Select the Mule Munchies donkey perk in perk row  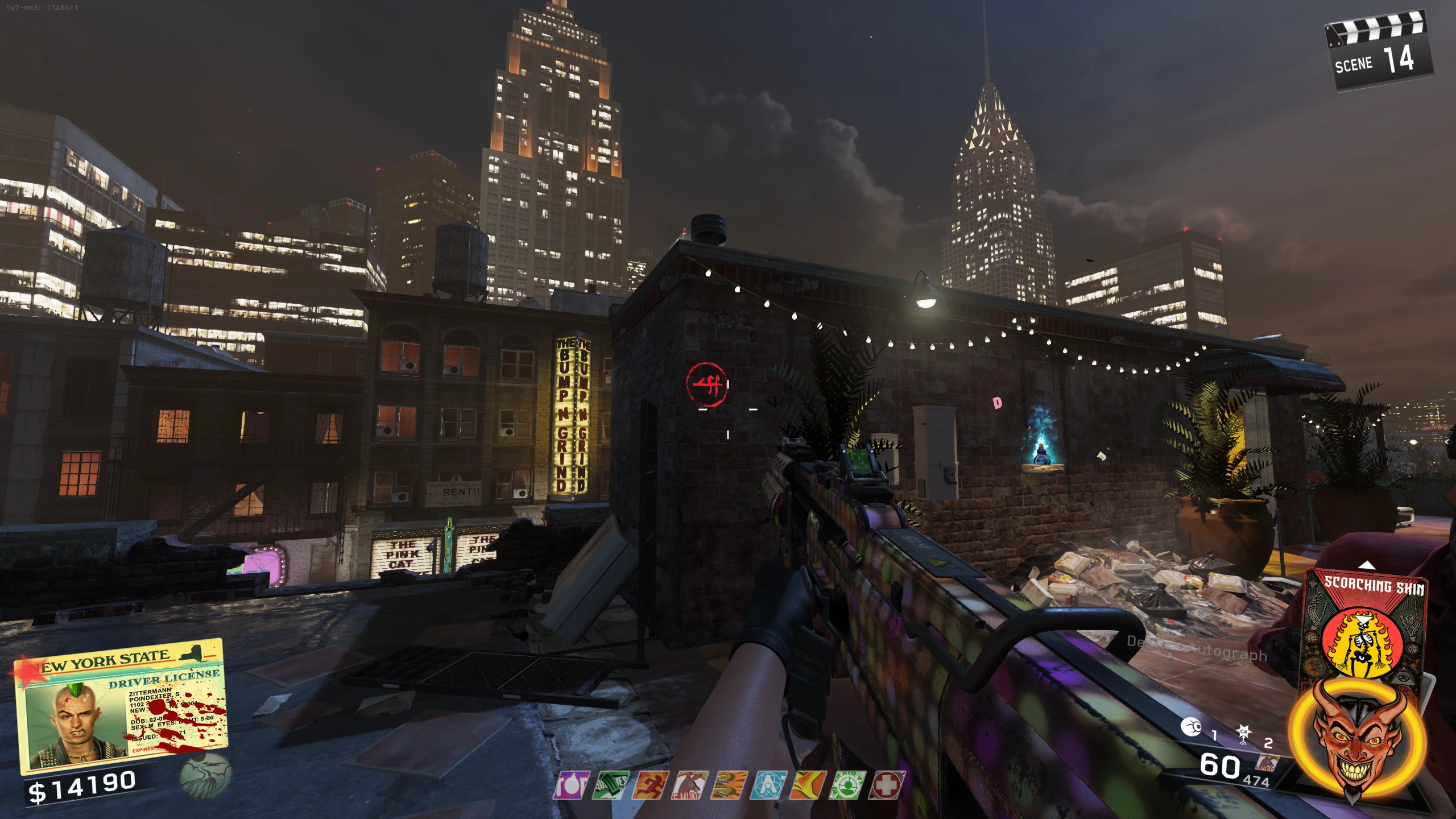click(690, 786)
